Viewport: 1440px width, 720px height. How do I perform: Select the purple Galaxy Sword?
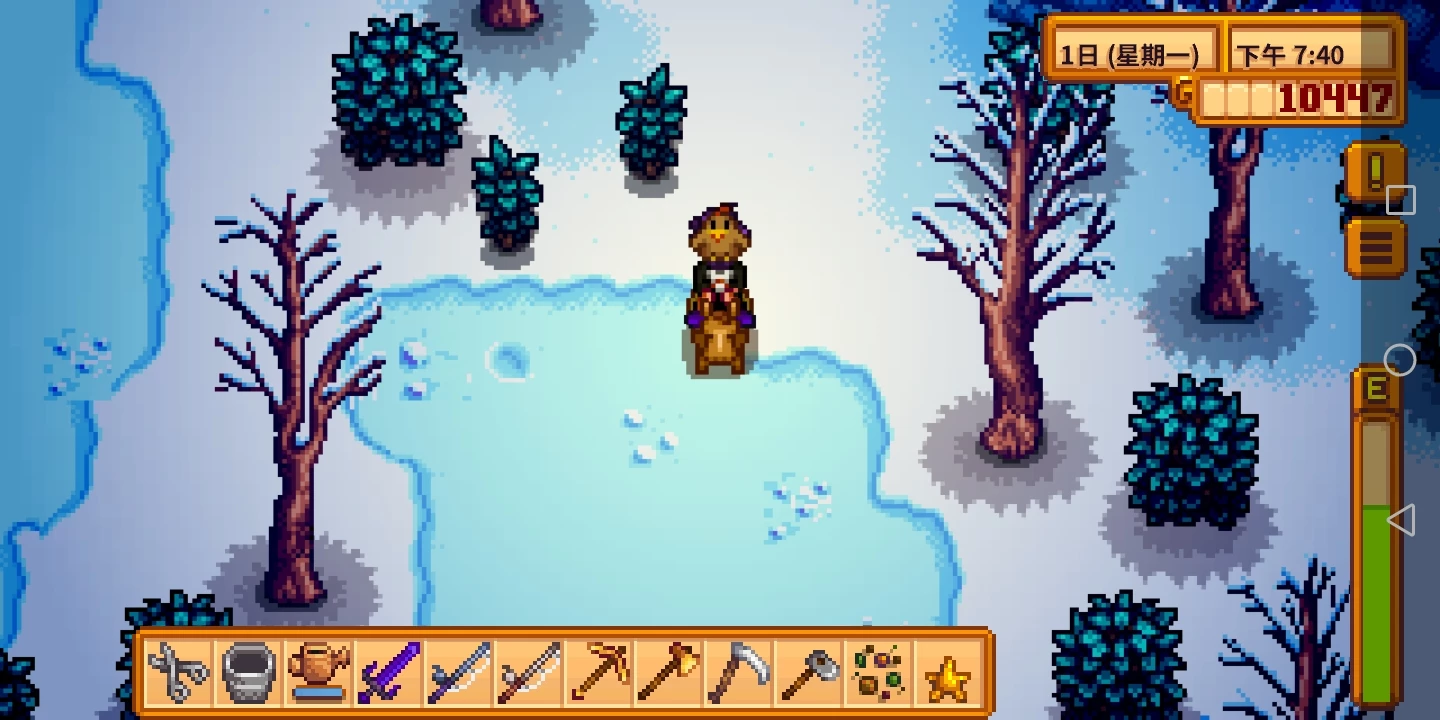[x=389, y=672]
